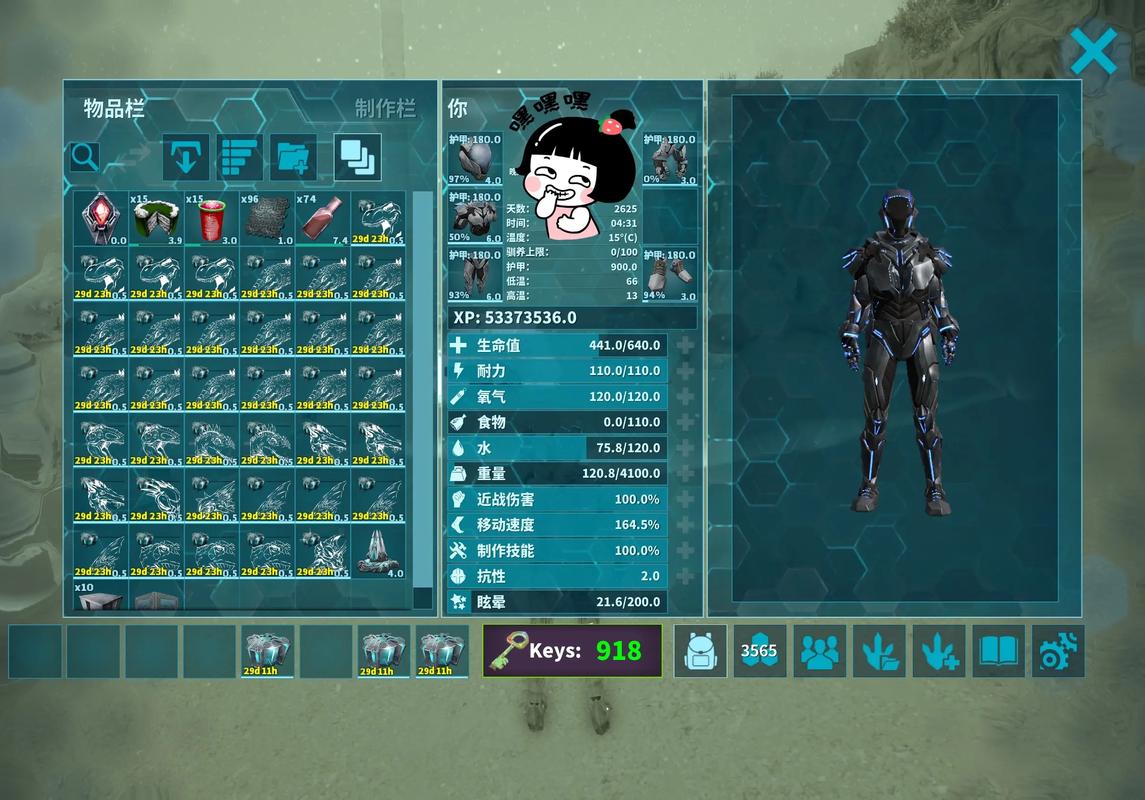Select the equipped helmet armor slot

point(474,160)
